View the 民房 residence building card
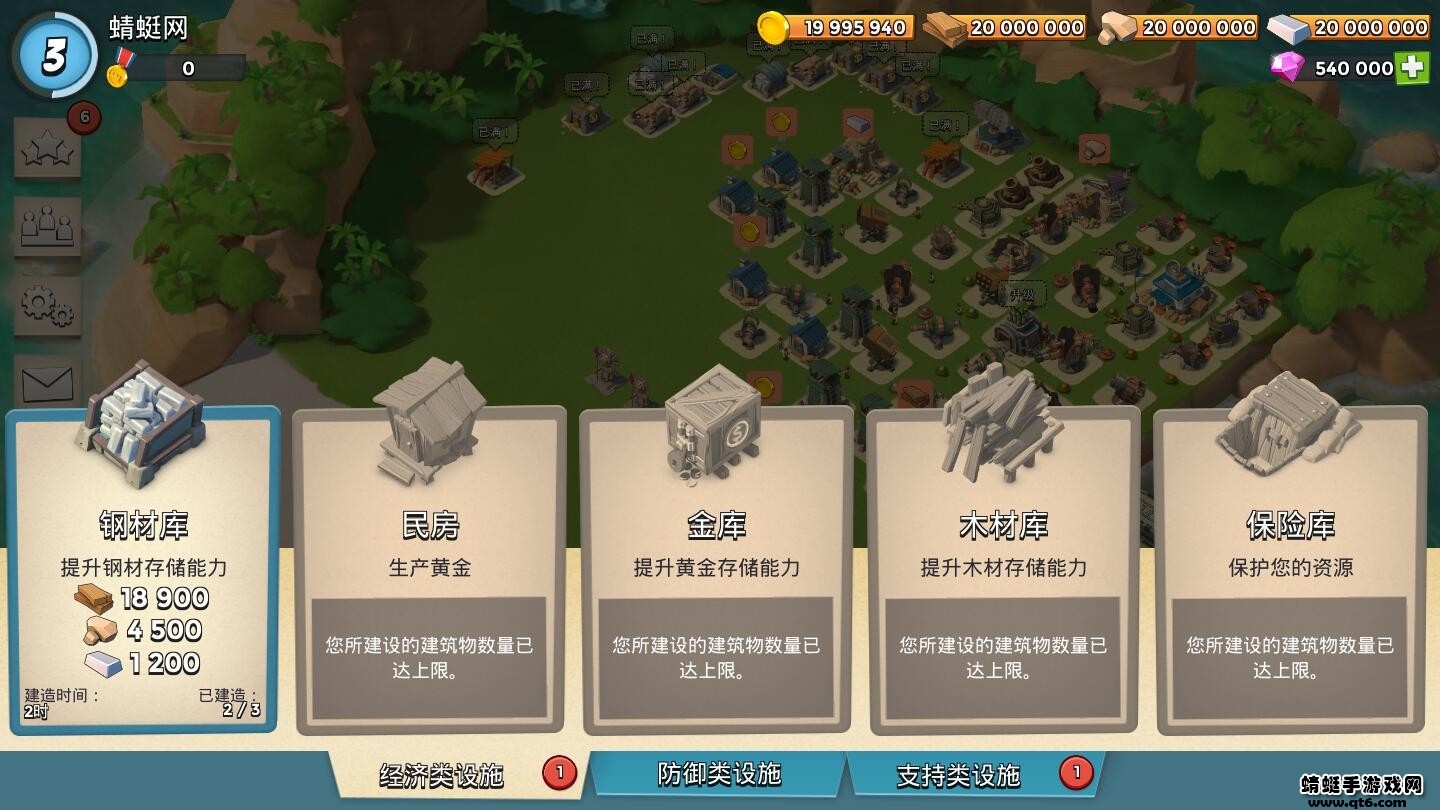The image size is (1440, 810). click(430, 570)
